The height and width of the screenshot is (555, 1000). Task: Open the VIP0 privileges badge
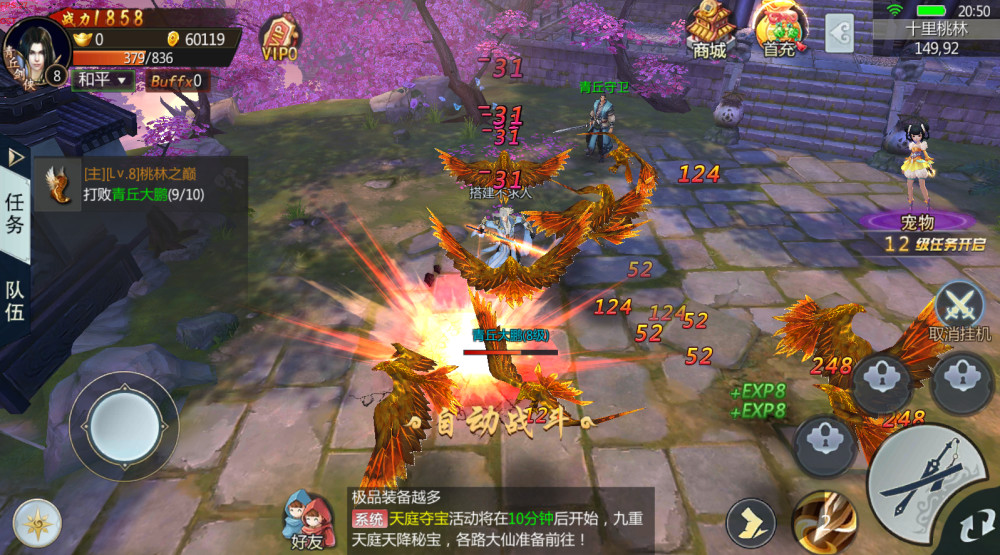279,38
